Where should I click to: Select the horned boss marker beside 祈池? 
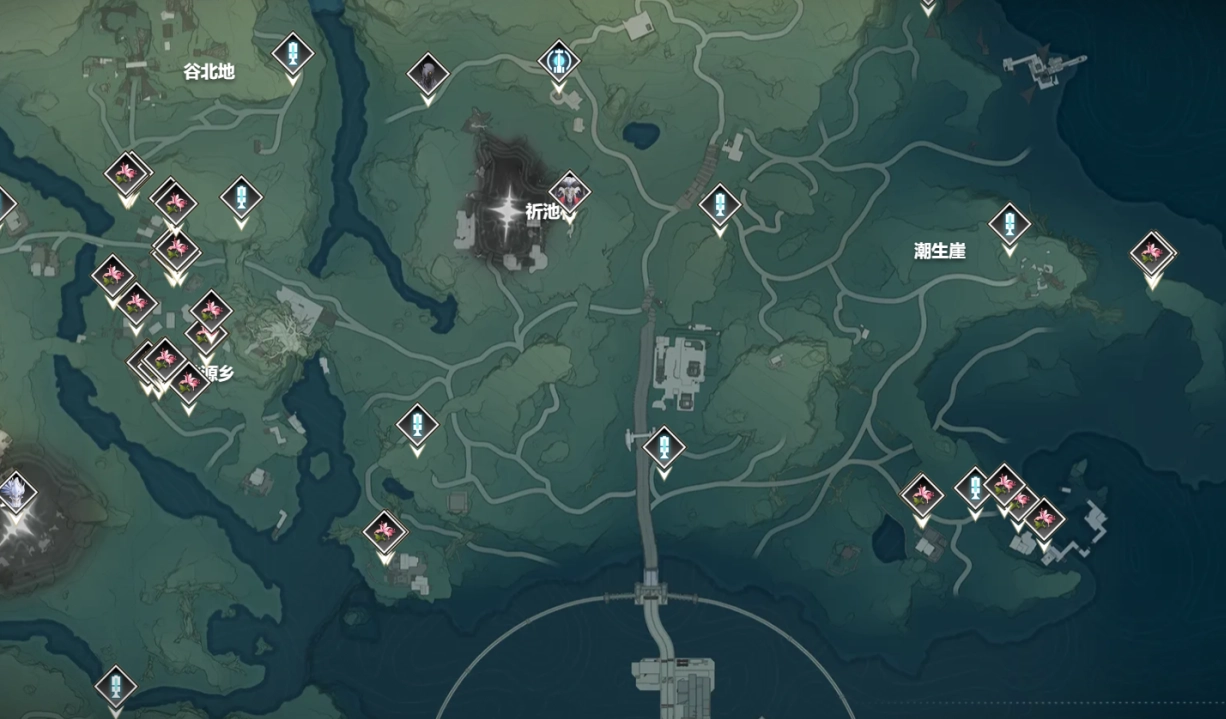(569, 191)
